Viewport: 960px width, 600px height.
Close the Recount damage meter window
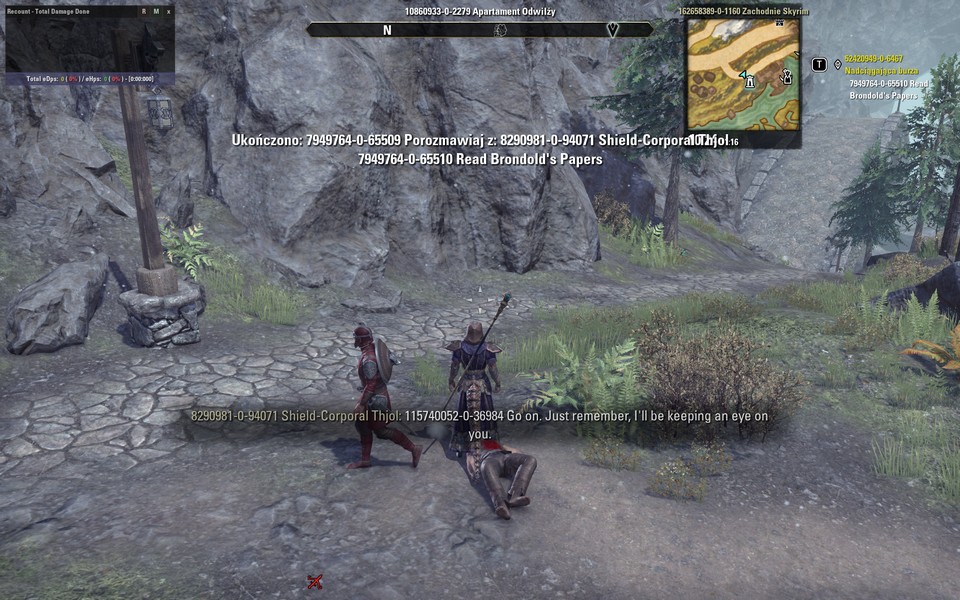[x=169, y=11]
